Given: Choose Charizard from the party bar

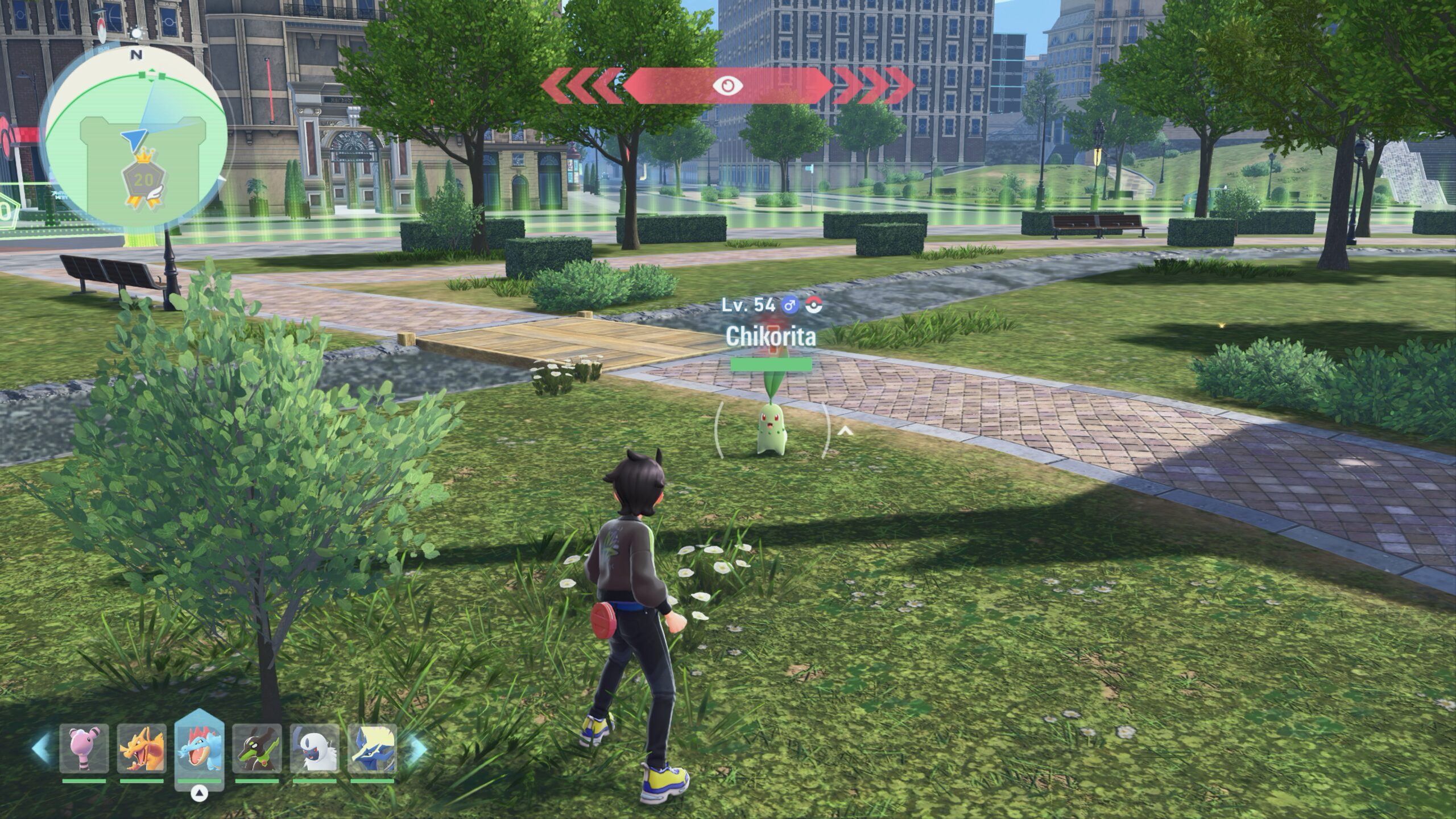Looking at the screenshot, I should [142, 748].
